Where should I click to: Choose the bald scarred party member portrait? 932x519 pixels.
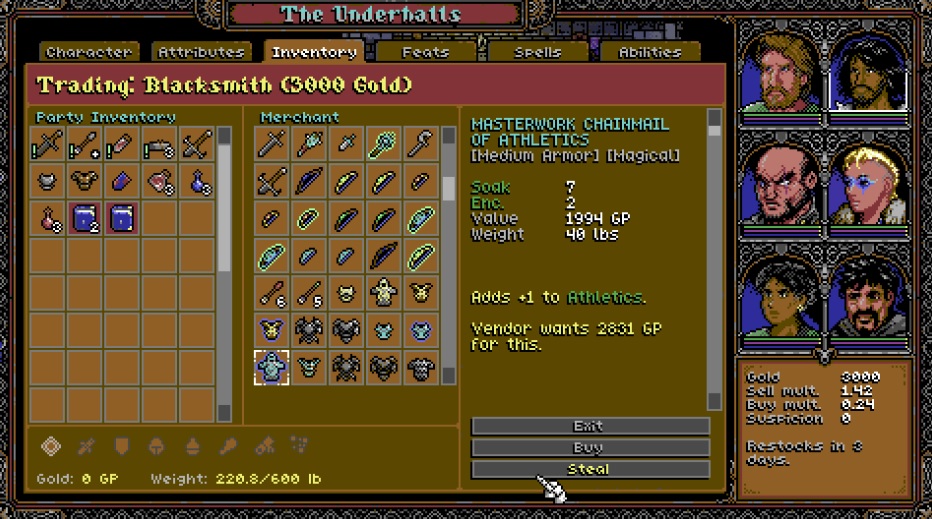click(782, 184)
